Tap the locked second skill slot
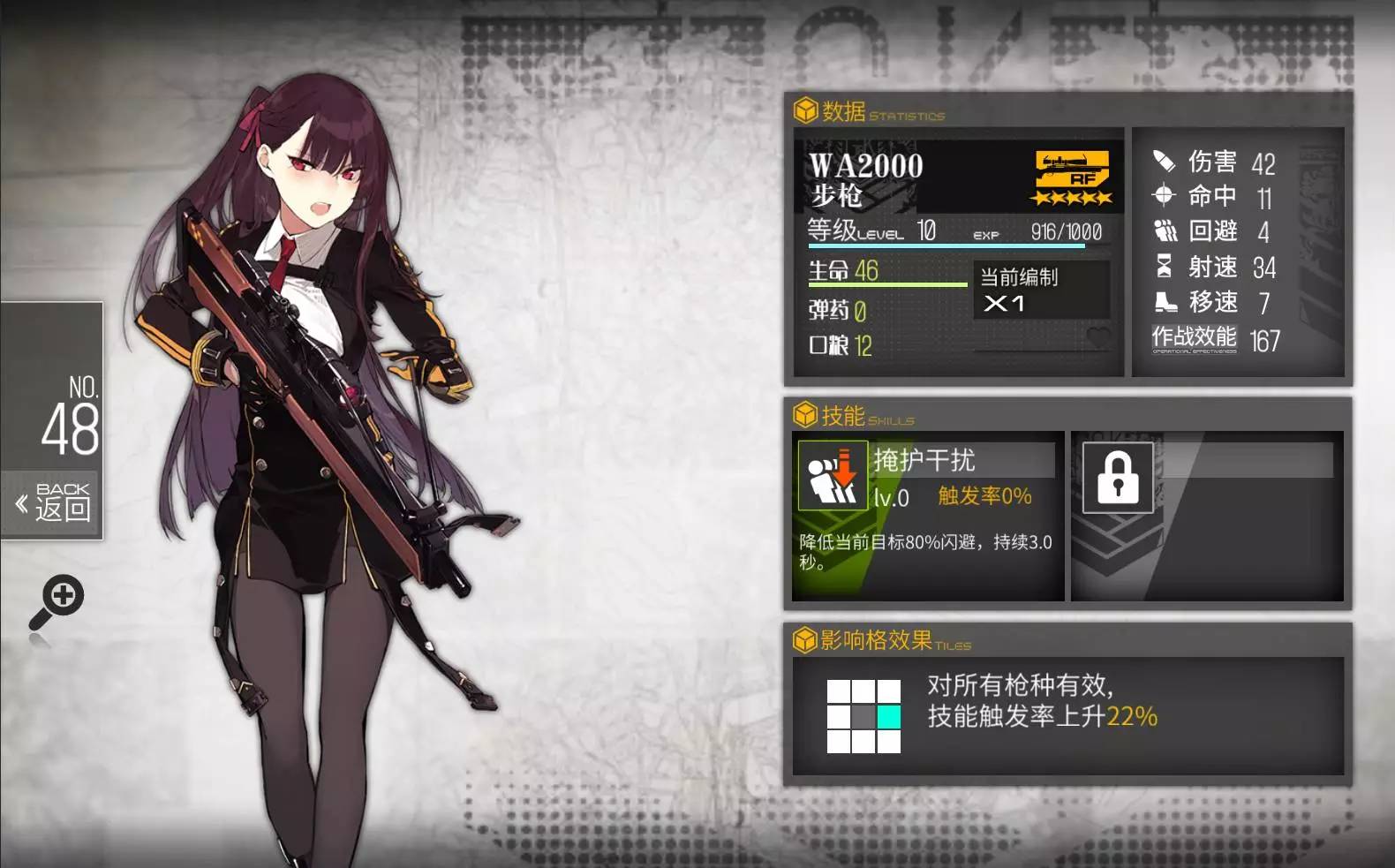 click(x=1118, y=478)
